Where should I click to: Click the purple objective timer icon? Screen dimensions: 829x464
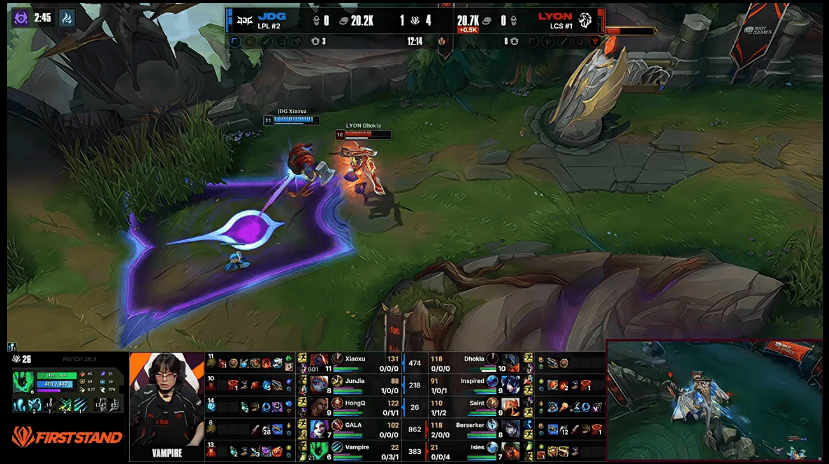(x=18, y=17)
